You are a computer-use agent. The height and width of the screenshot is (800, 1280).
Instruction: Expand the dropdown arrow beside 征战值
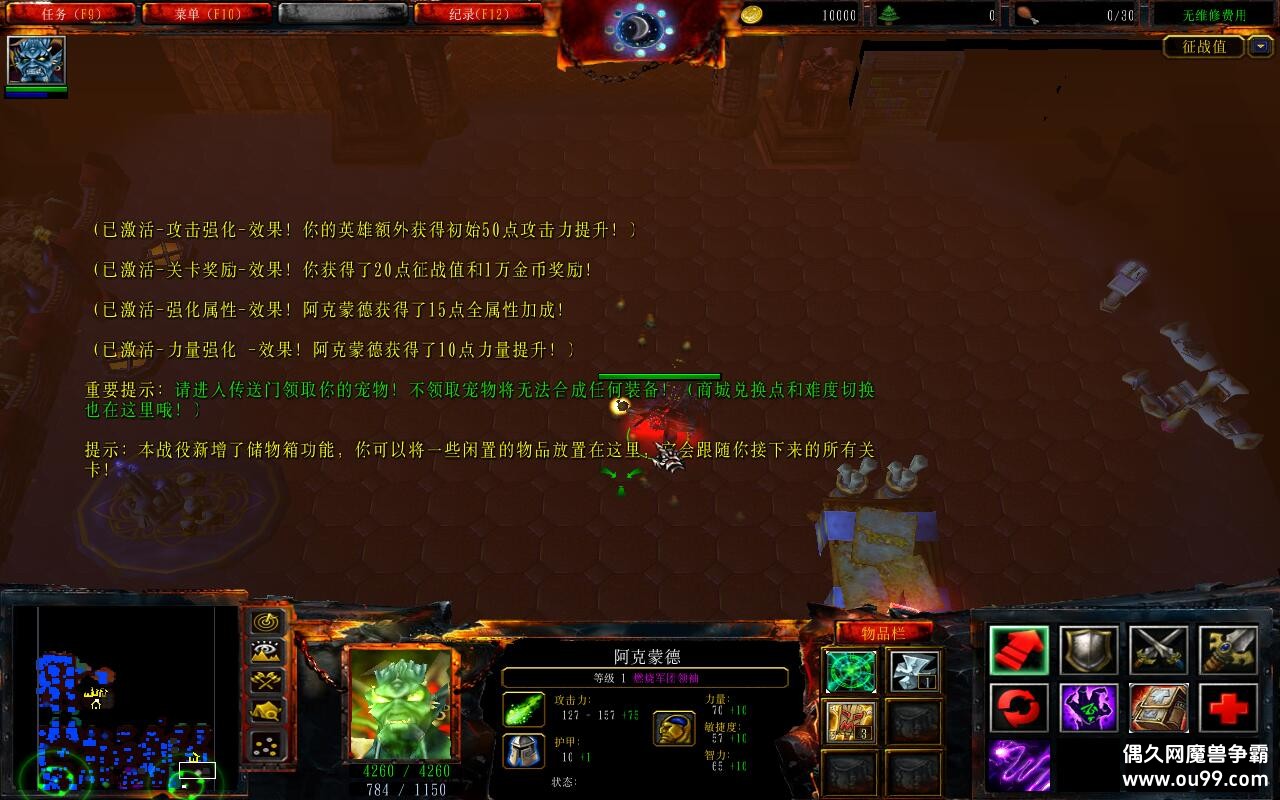point(1262,46)
